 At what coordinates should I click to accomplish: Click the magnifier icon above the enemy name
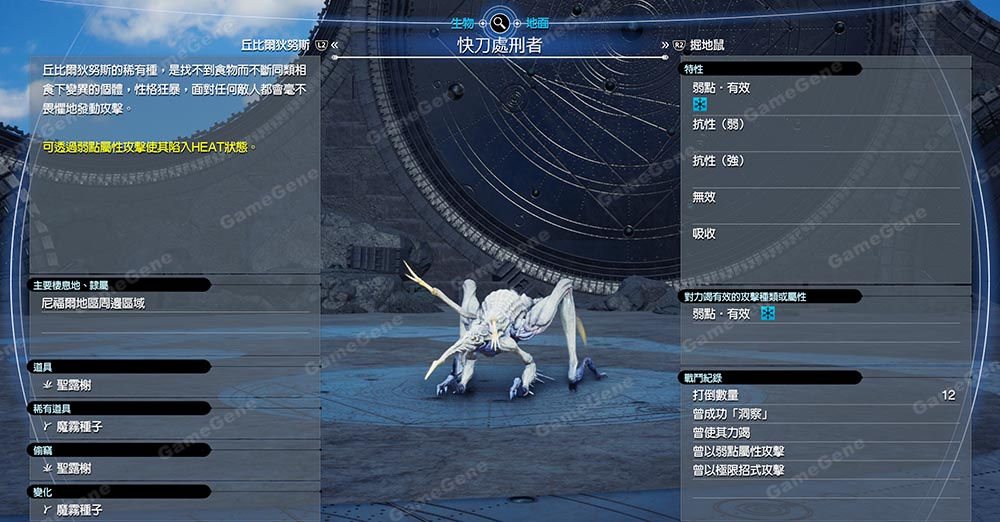point(499,22)
